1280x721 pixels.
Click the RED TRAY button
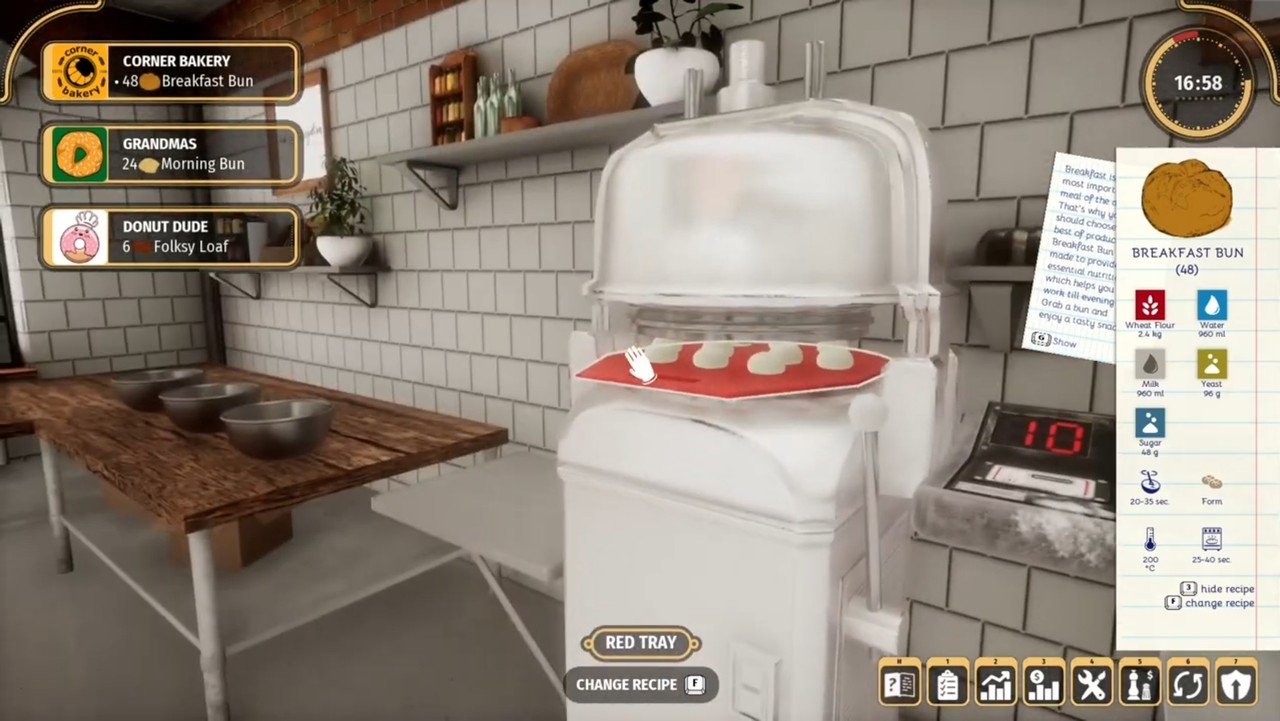[640, 642]
